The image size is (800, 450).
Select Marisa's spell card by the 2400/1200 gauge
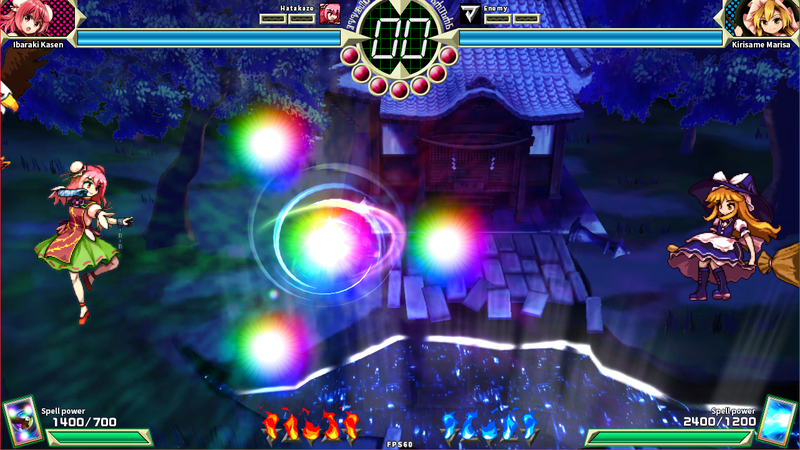pyautogui.click(x=779, y=420)
